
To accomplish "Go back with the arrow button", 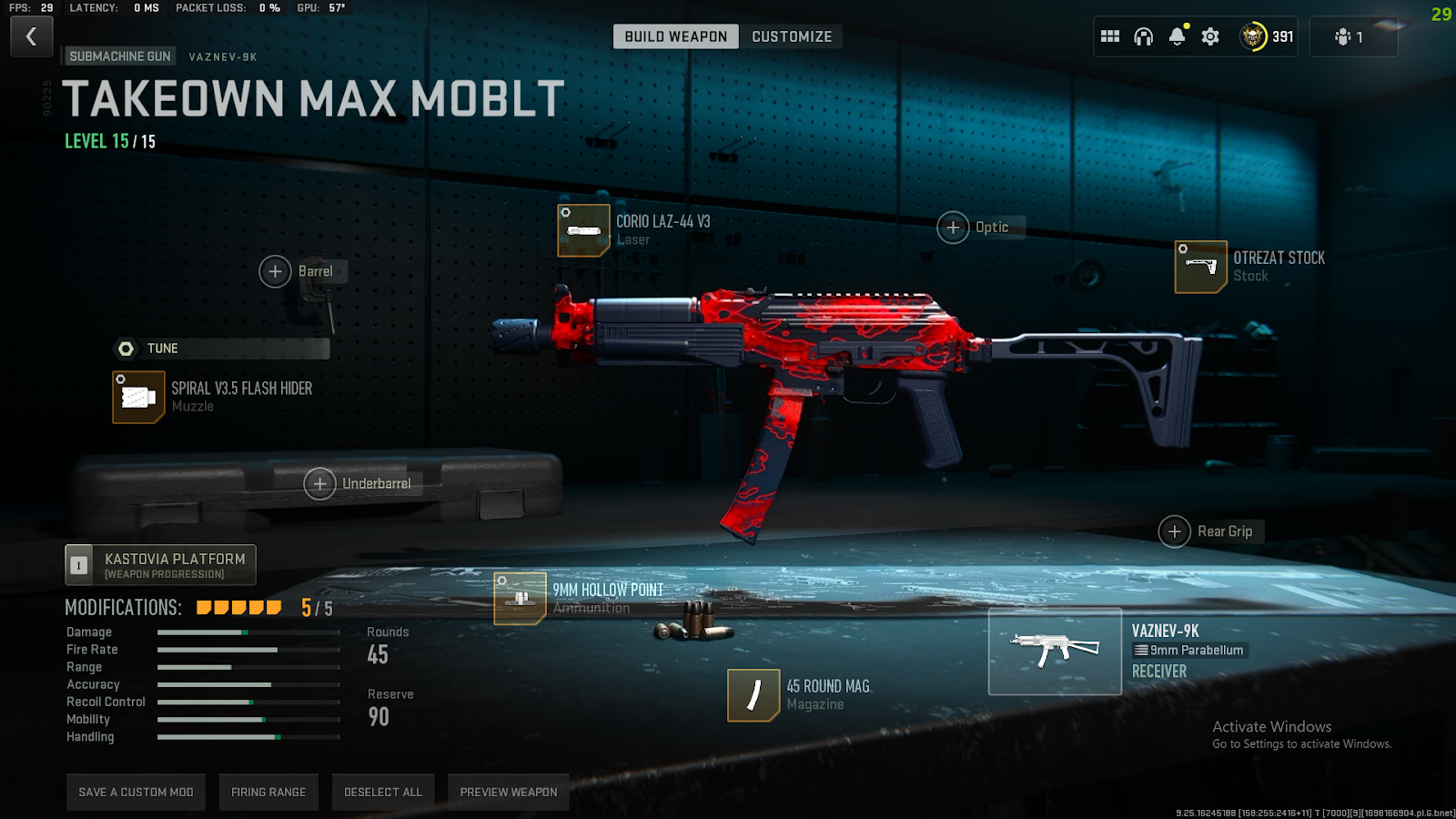I will click(x=32, y=37).
